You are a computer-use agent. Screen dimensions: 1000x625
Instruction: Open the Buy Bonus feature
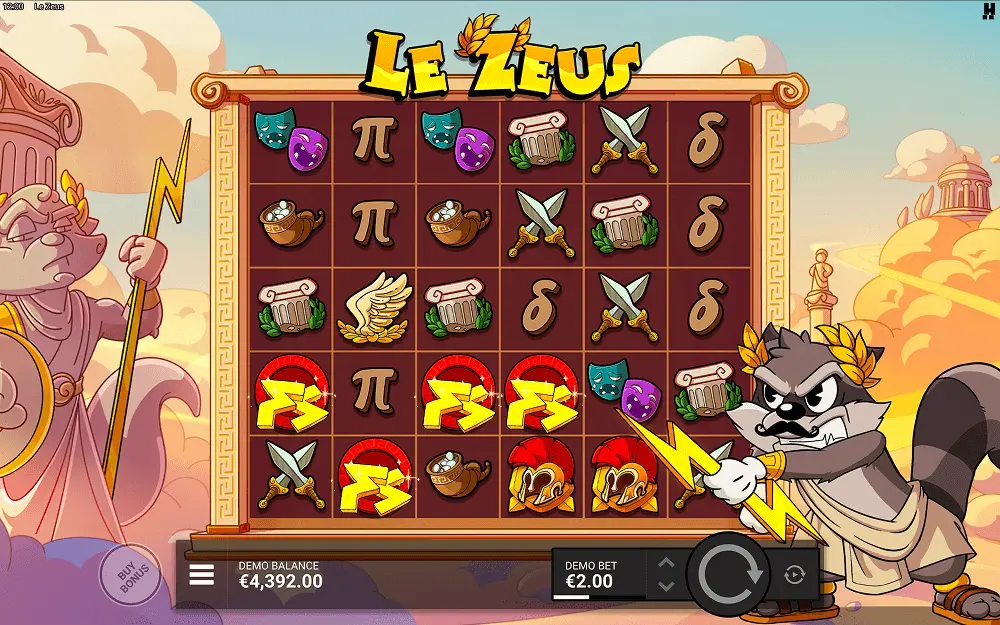tap(129, 576)
